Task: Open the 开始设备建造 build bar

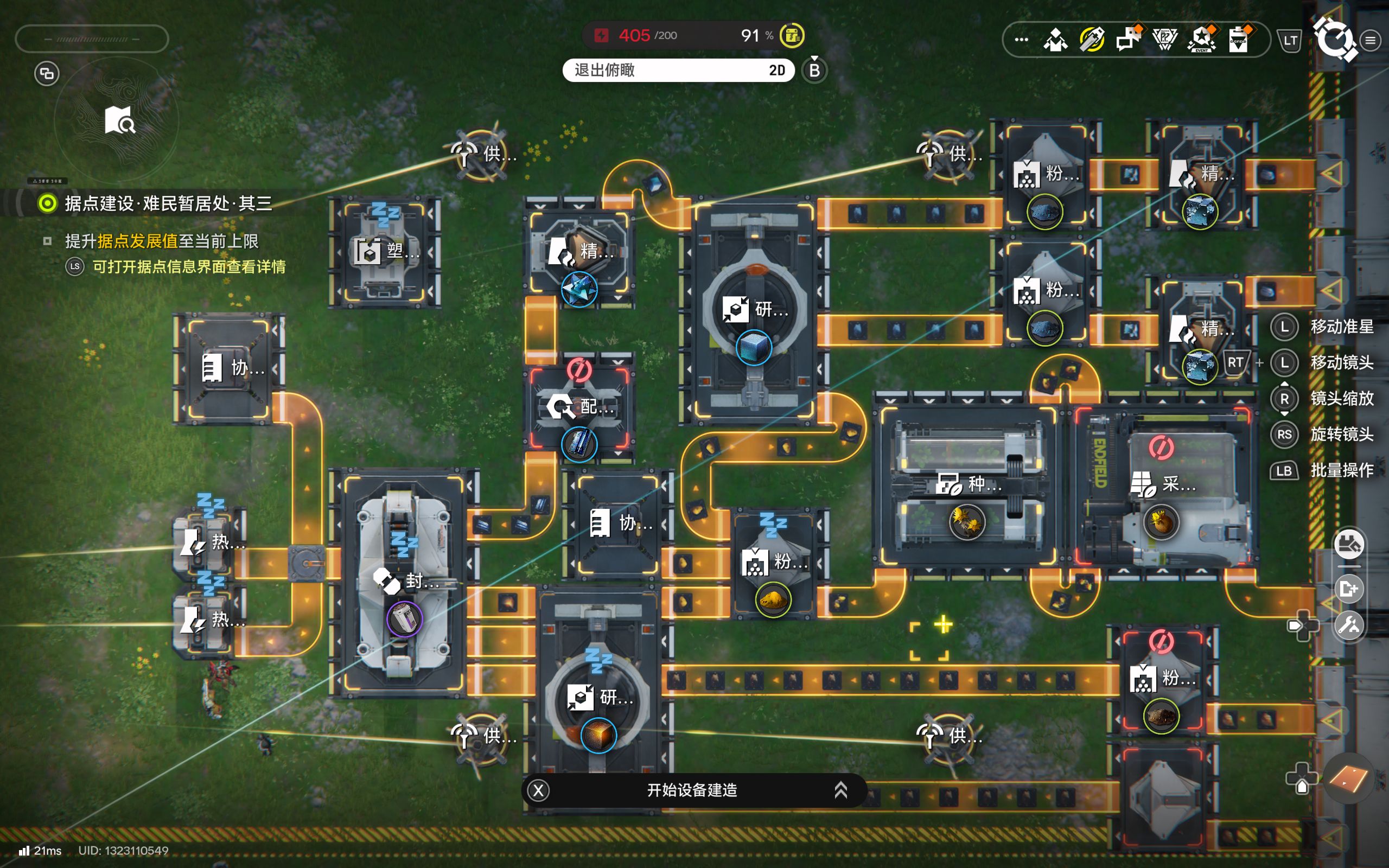Action: [x=692, y=790]
